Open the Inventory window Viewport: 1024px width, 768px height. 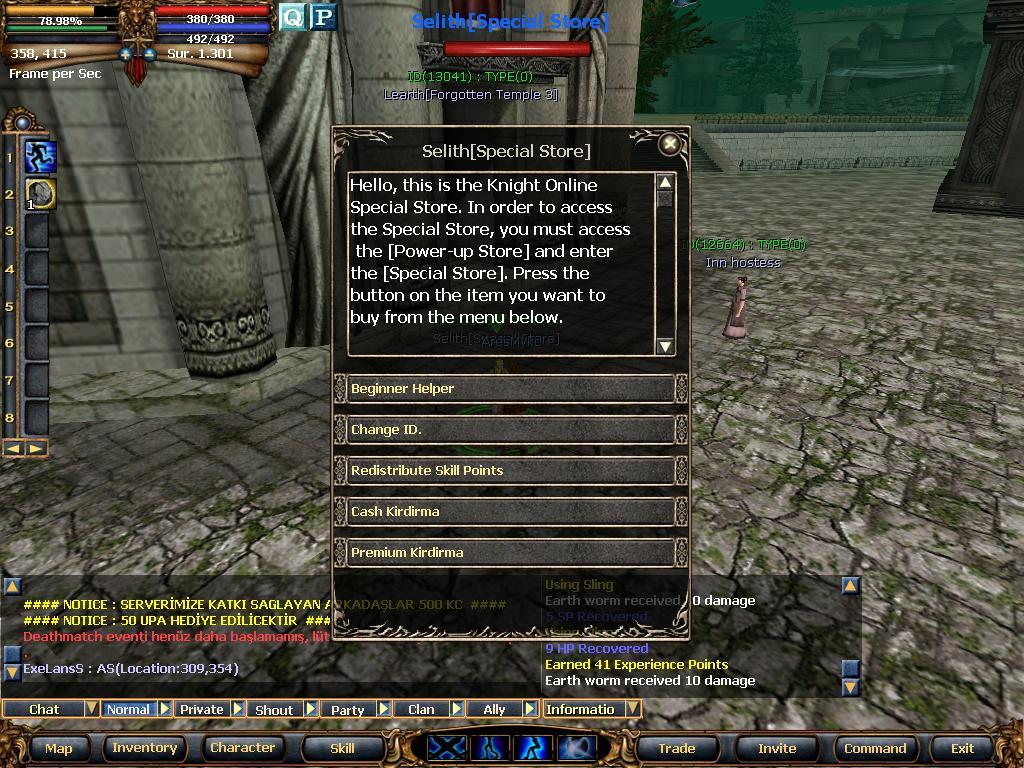point(144,748)
